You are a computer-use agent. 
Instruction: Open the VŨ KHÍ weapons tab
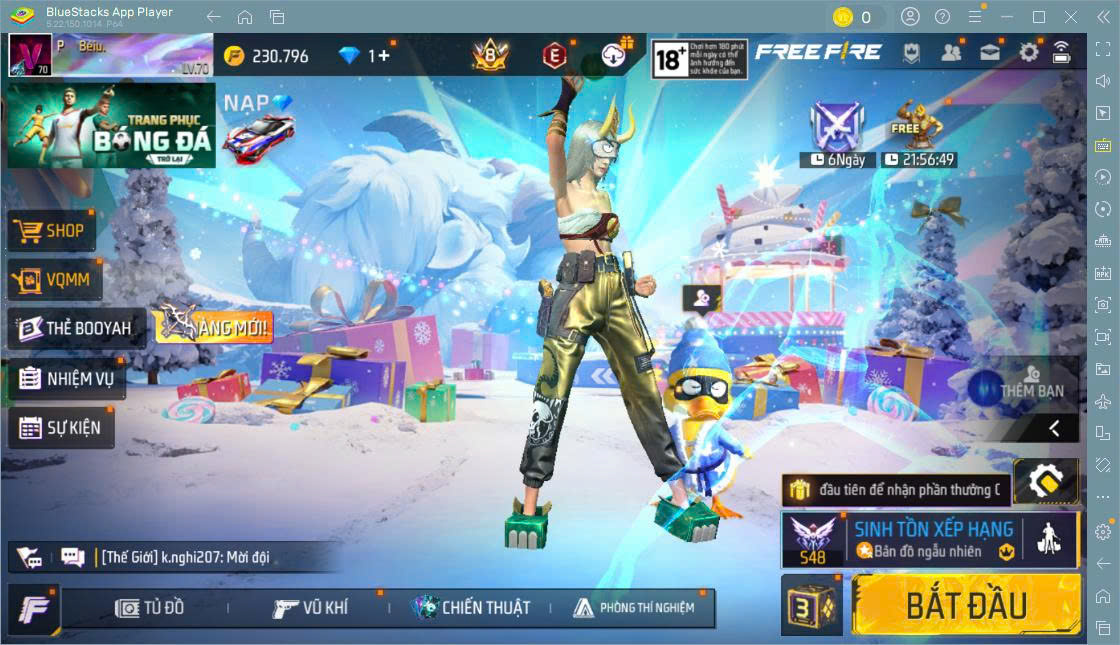point(311,607)
